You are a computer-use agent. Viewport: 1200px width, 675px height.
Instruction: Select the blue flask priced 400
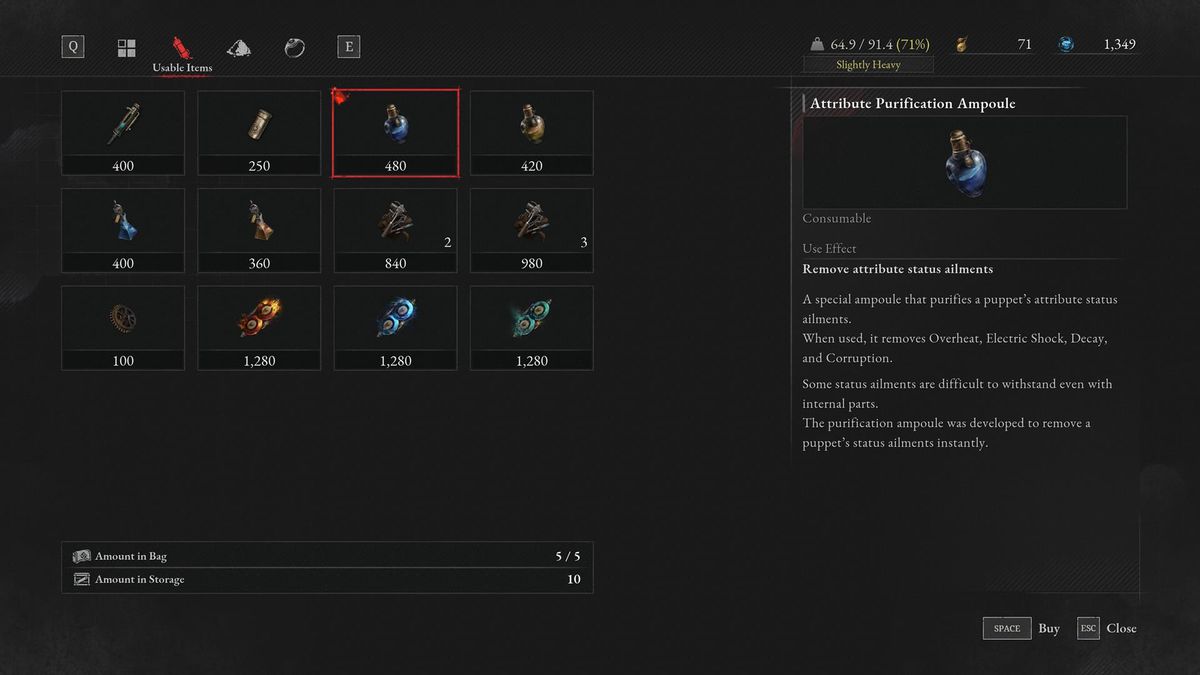point(123,230)
